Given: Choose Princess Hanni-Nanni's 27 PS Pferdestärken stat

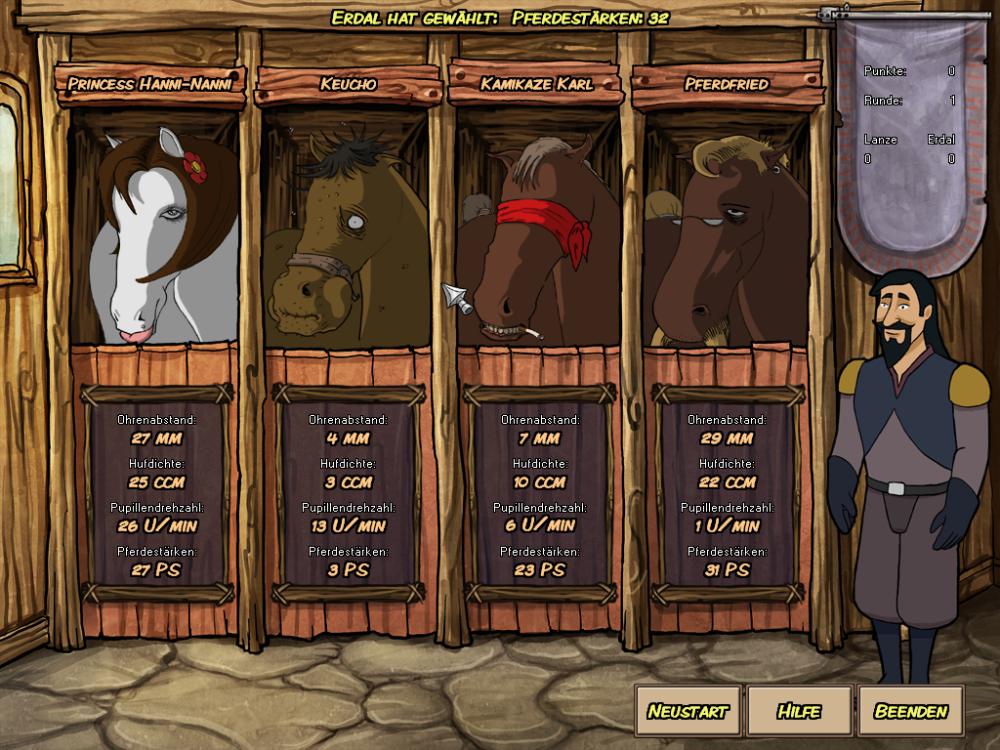Looking at the screenshot, I should click(x=157, y=570).
